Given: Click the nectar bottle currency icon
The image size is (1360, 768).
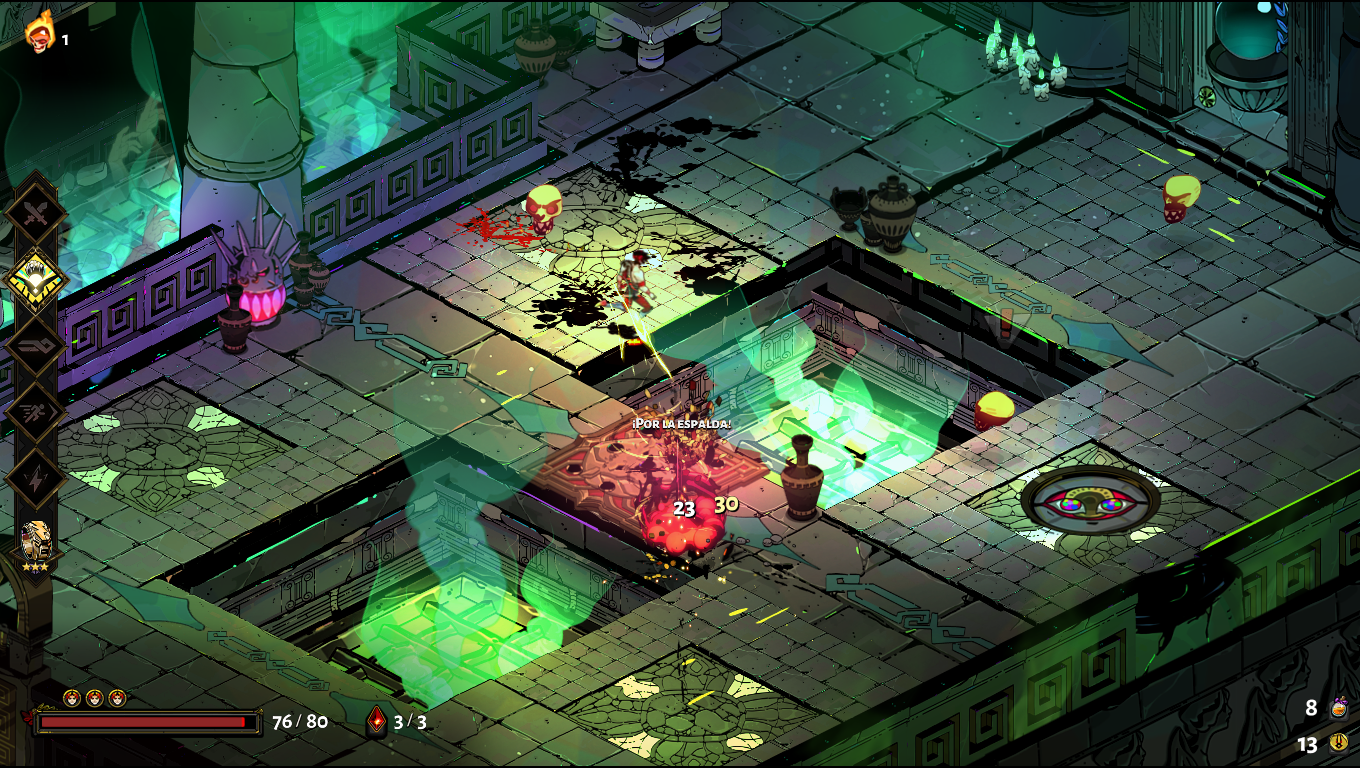Looking at the screenshot, I should 1339,708.
